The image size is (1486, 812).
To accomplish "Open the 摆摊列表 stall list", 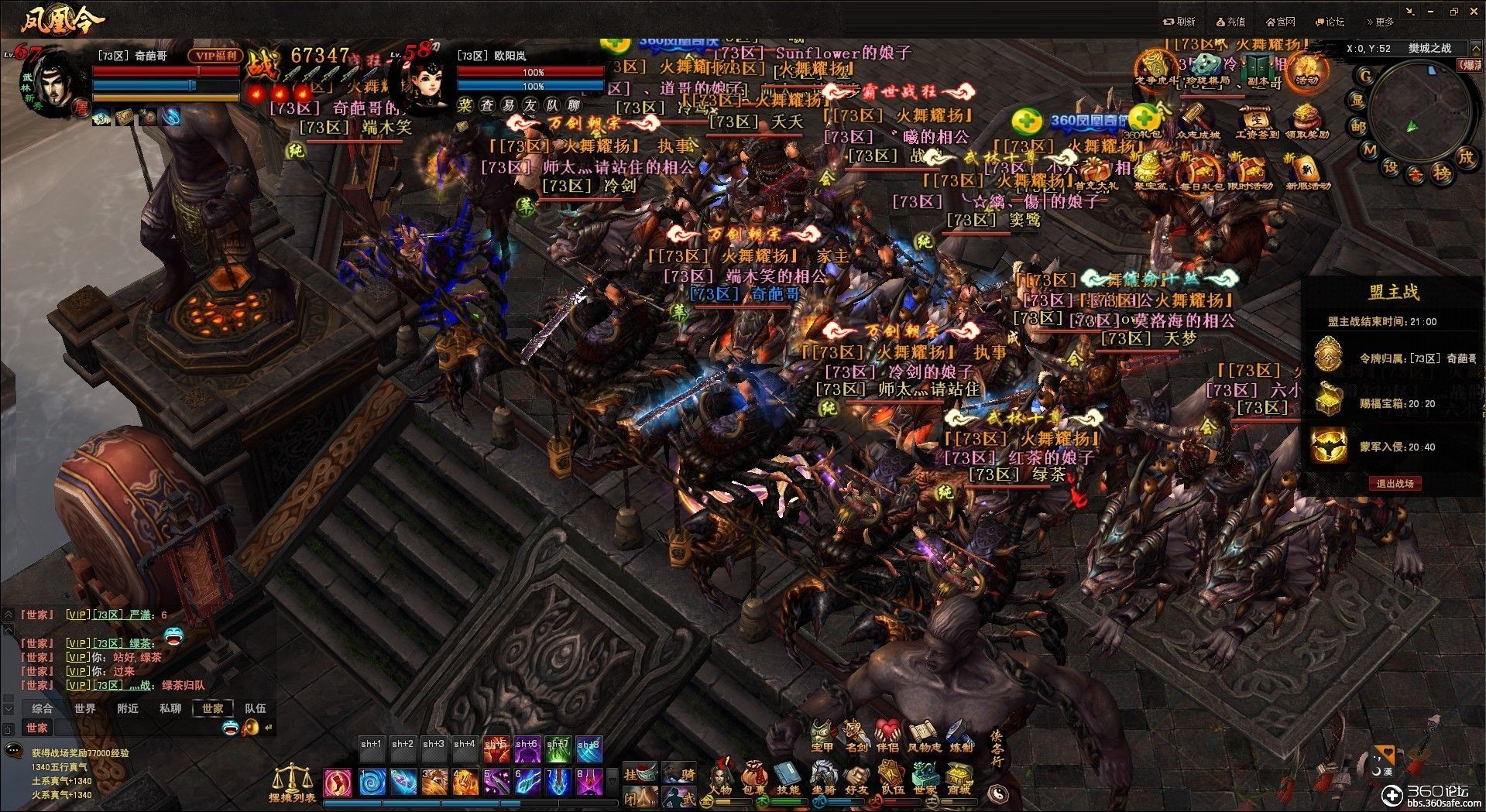I will (x=292, y=783).
